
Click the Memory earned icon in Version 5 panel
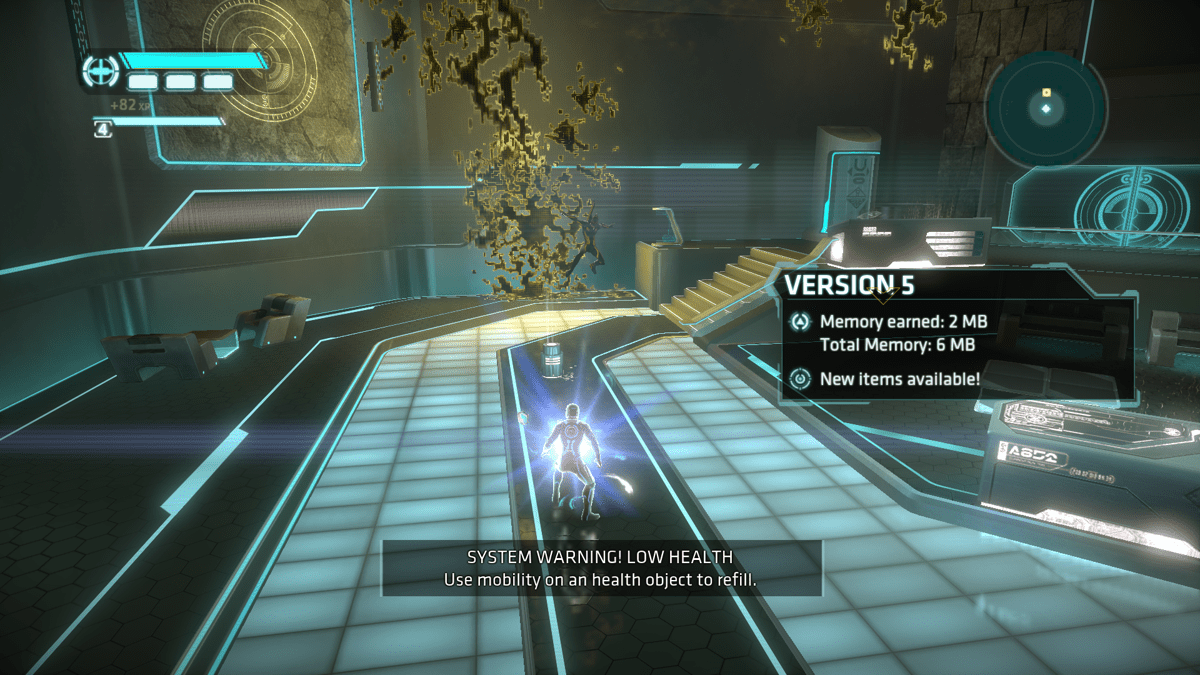point(800,322)
